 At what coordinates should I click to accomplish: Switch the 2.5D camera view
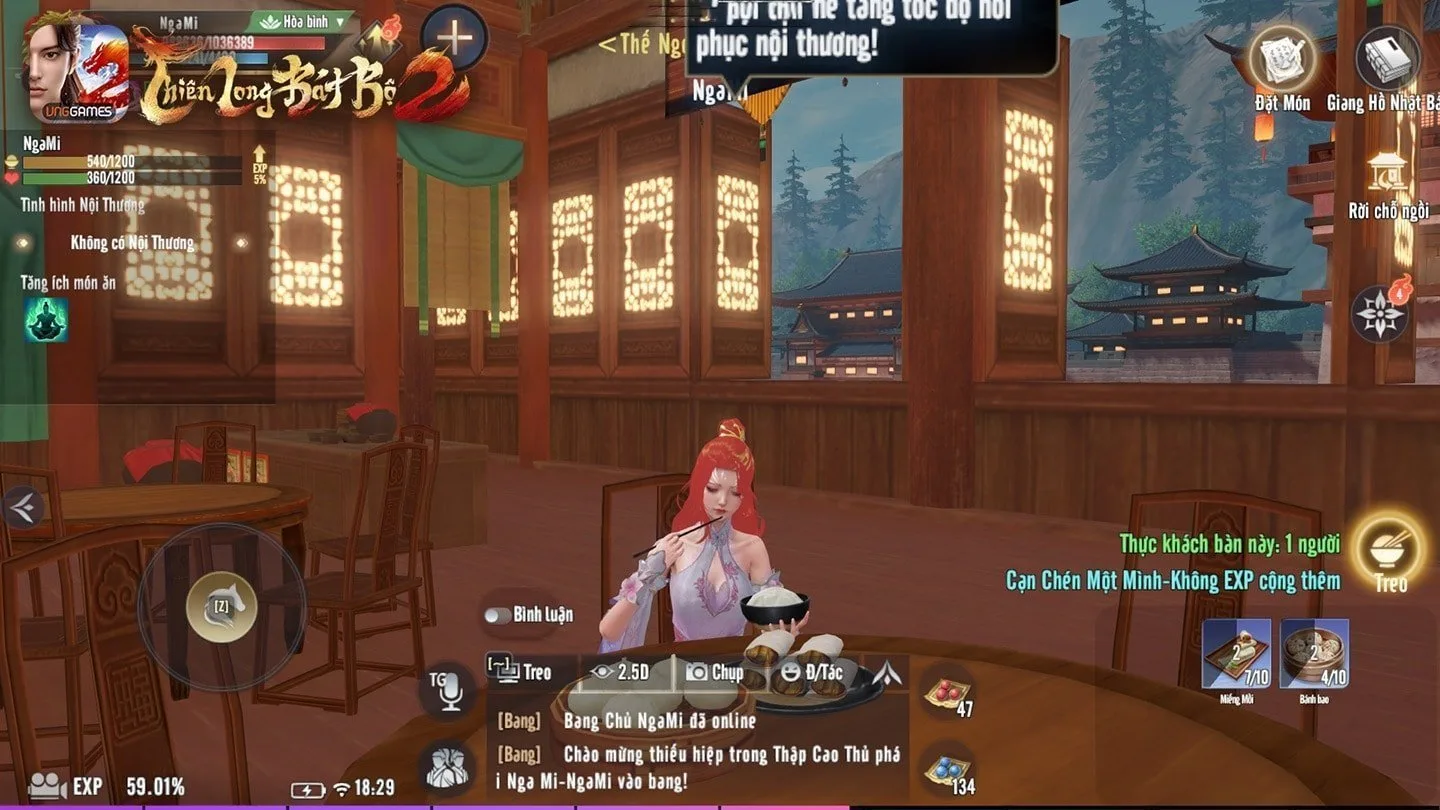(620, 672)
